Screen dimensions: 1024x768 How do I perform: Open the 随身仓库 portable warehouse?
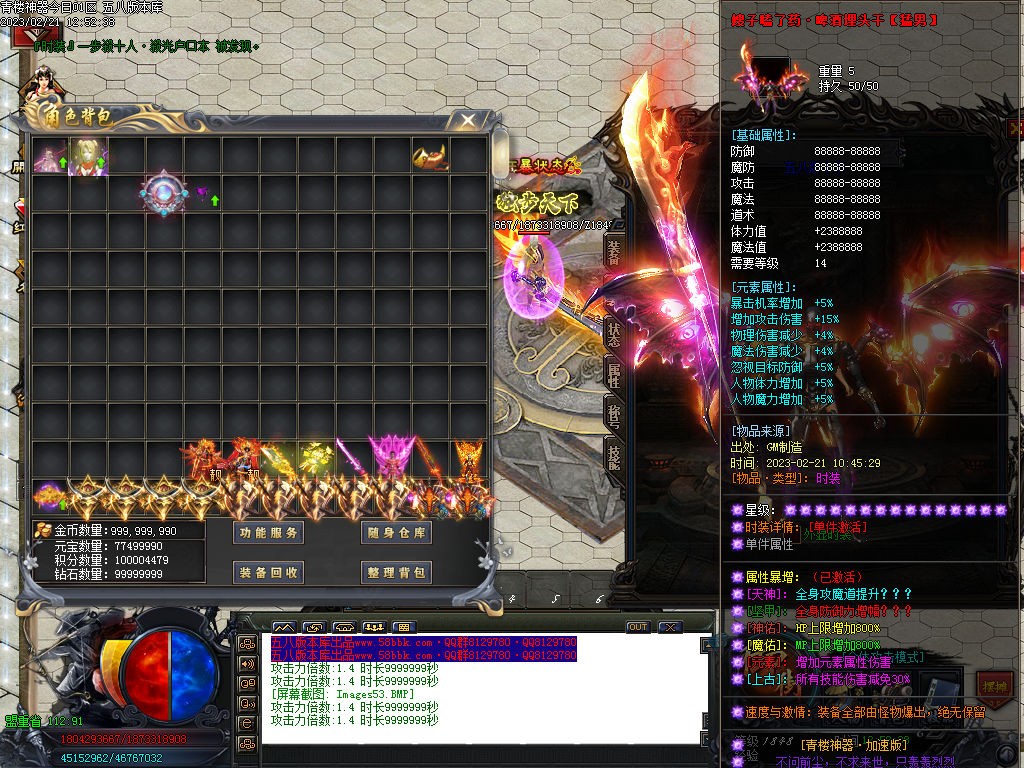[x=396, y=533]
